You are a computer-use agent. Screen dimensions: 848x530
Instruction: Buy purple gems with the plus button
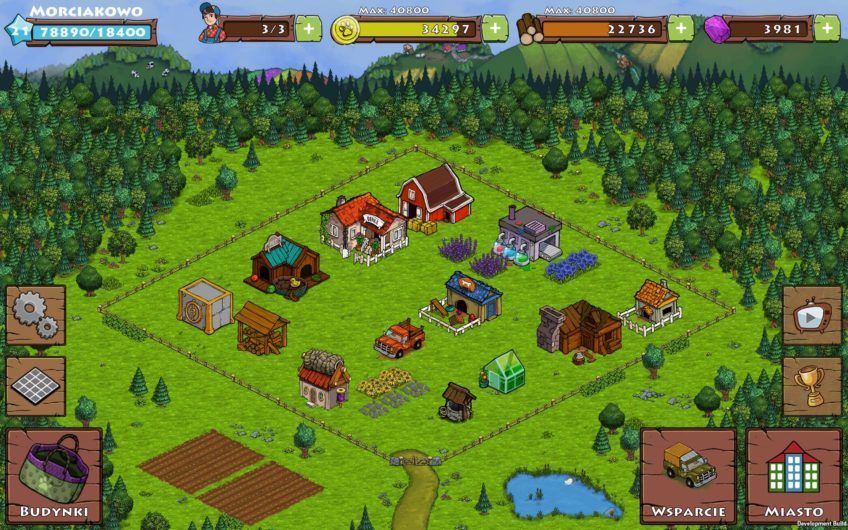tap(827, 28)
